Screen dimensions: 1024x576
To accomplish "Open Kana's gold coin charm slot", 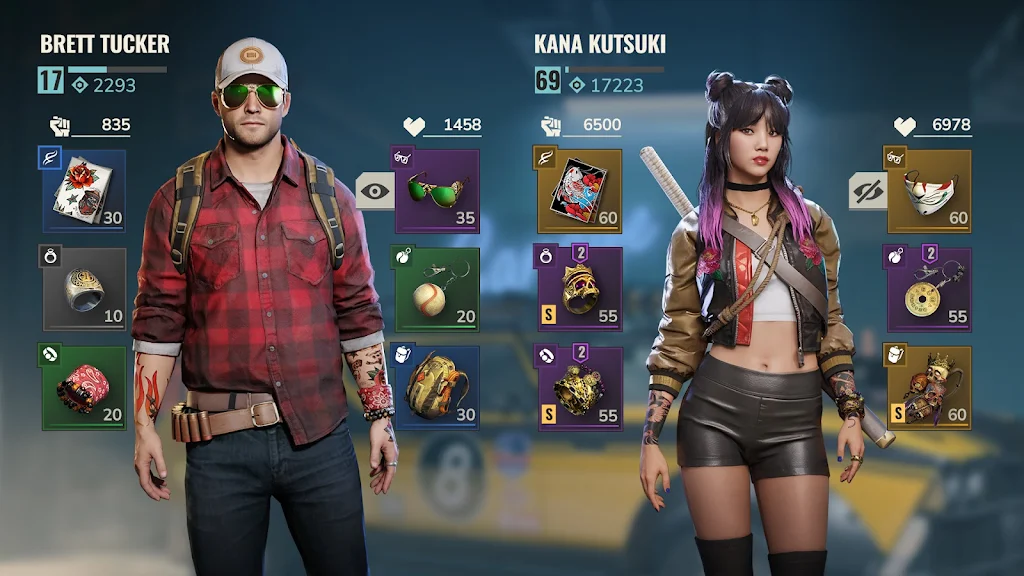I will point(928,289).
